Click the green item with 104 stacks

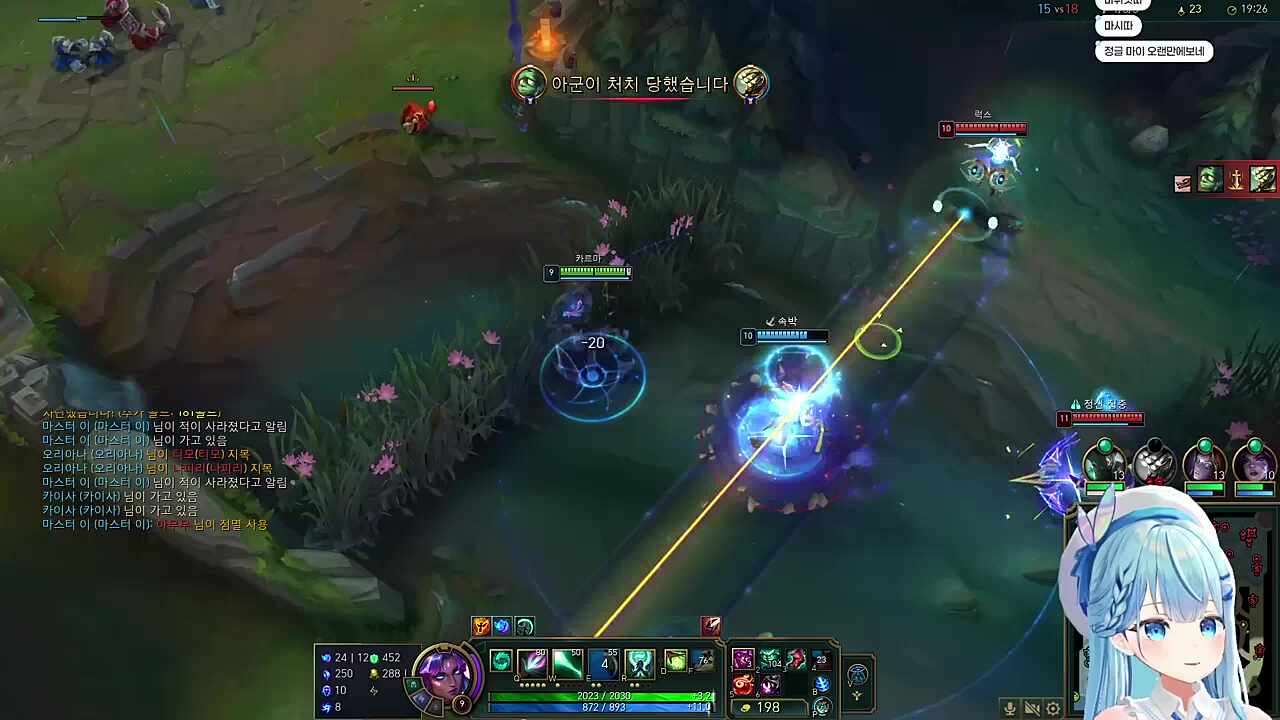[770, 660]
